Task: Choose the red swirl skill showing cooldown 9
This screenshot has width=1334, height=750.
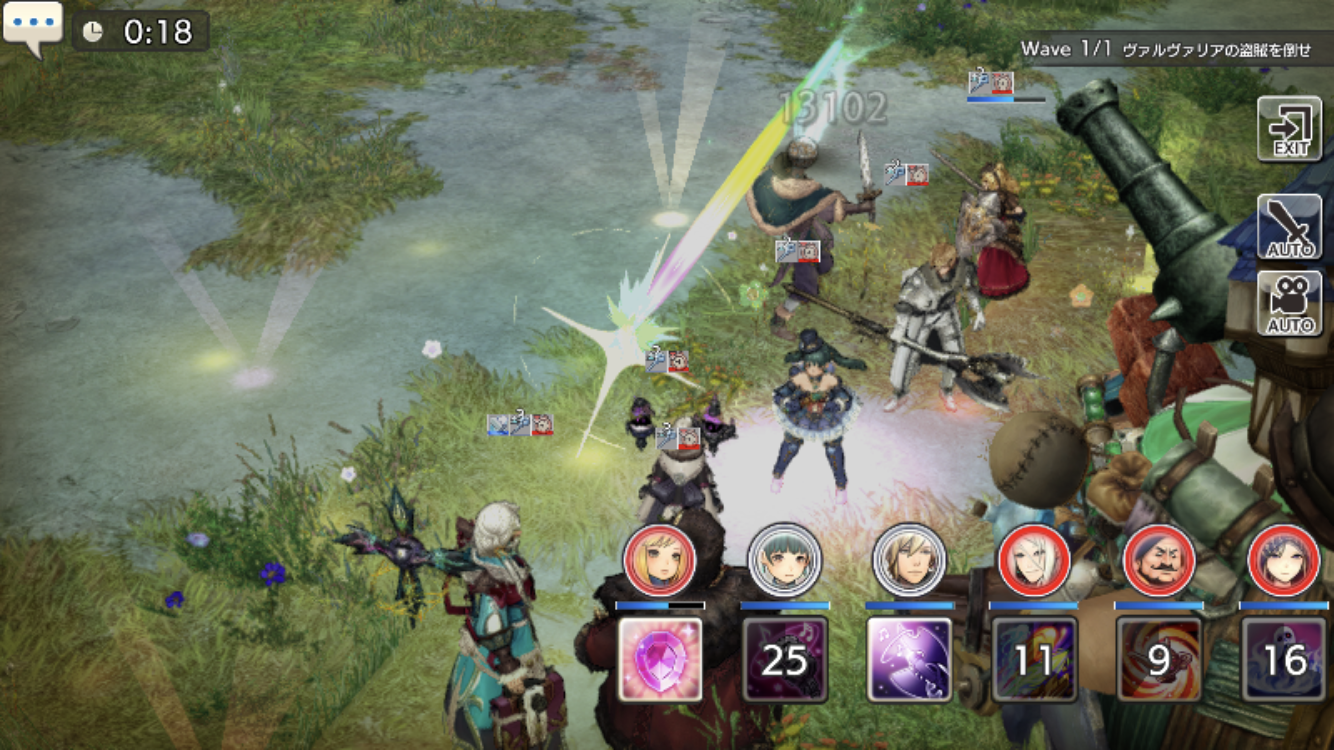Action: coord(1159,659)
